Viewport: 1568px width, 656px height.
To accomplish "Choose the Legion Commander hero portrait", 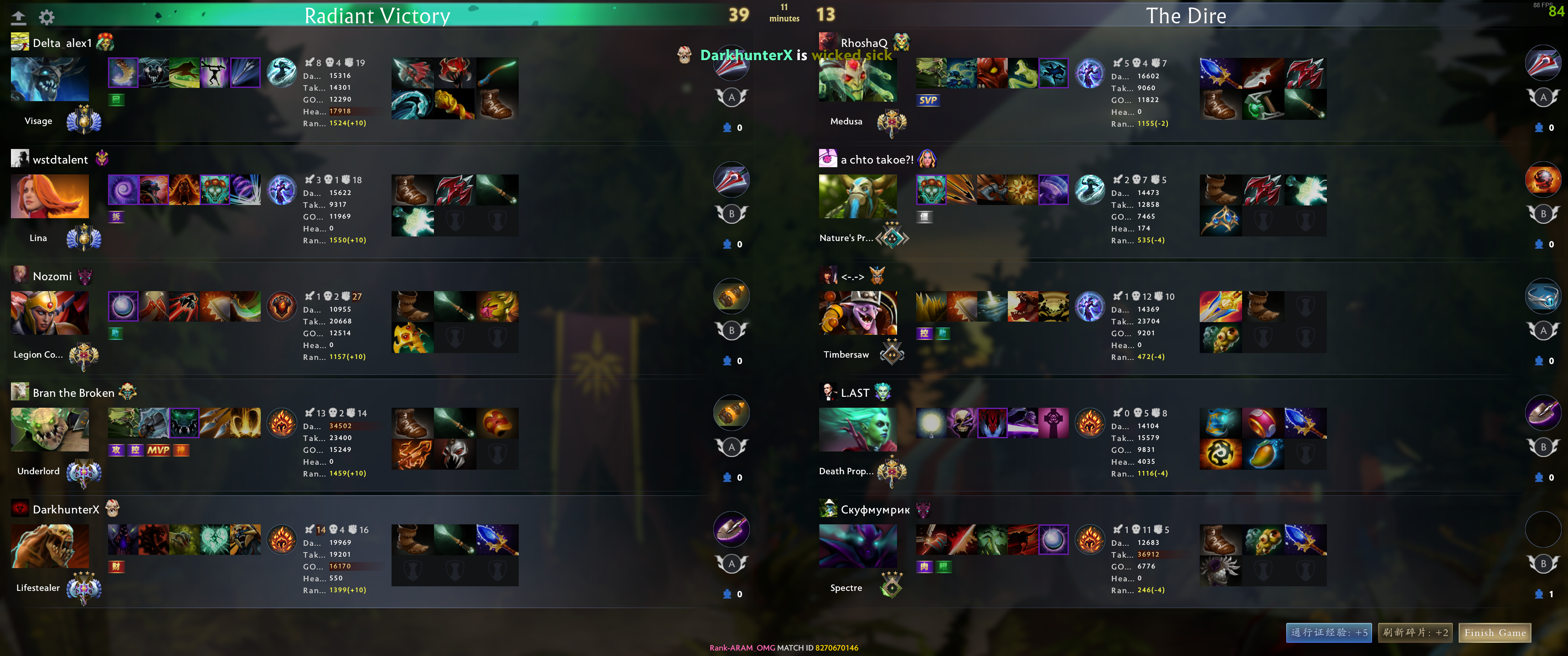I will [50, 313].
